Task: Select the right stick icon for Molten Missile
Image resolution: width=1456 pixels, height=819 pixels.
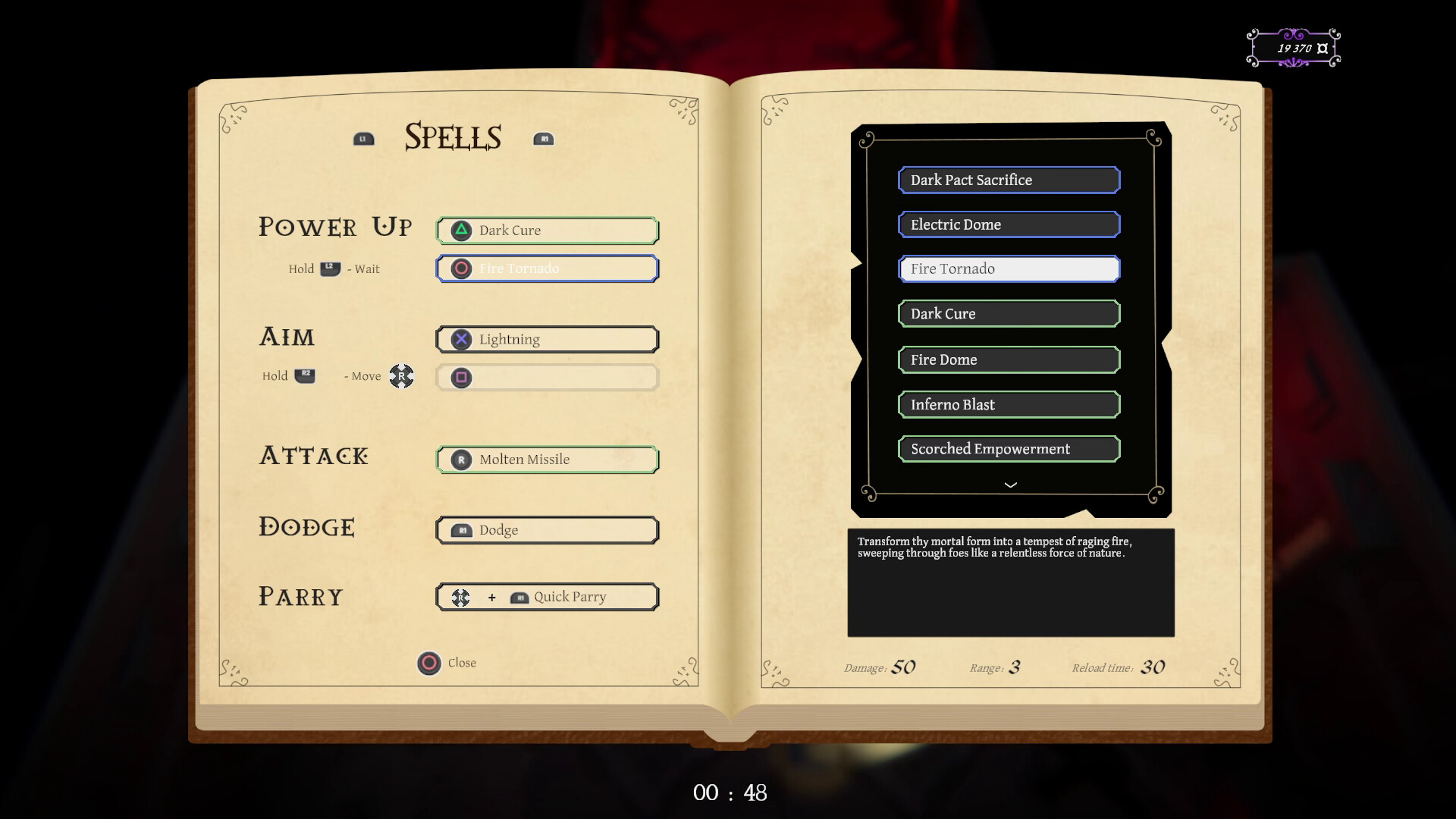Action: [461, 459]
